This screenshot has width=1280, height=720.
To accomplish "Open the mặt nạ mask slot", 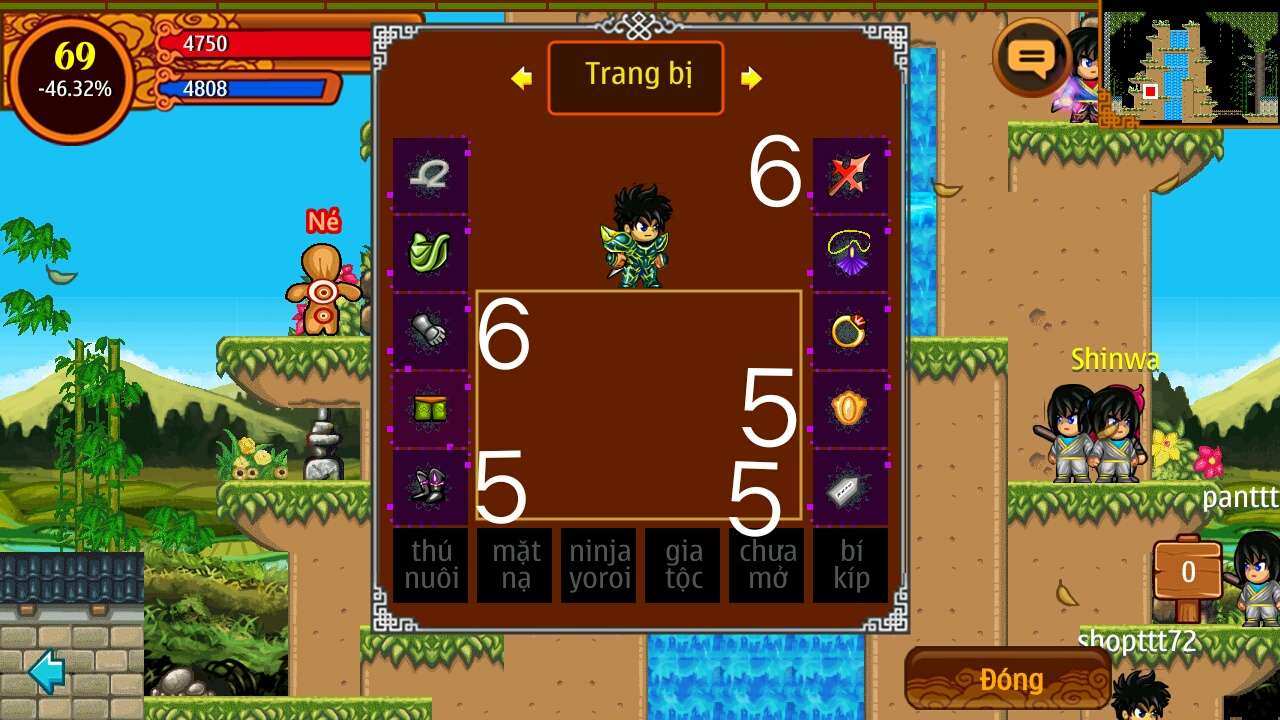I will point(514,565).
